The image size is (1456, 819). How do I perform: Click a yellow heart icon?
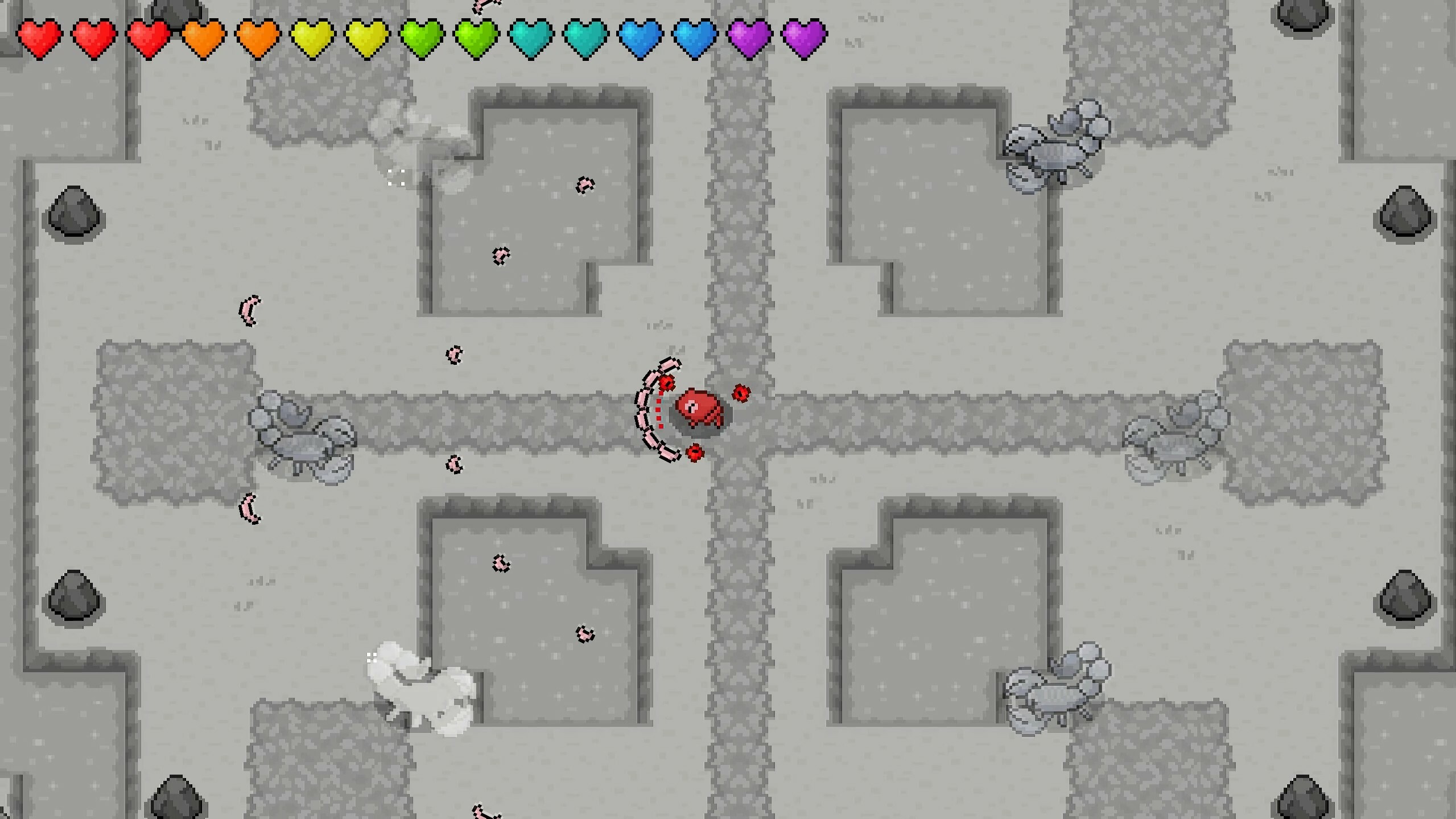point(312,38)
